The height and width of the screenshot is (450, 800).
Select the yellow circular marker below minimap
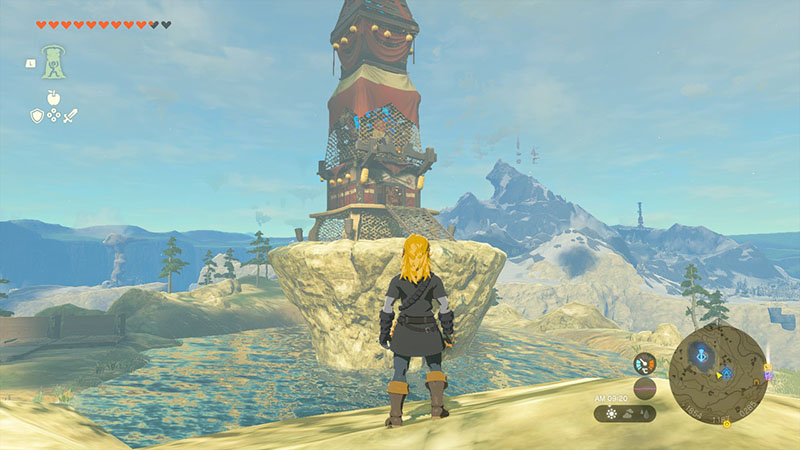727,424
